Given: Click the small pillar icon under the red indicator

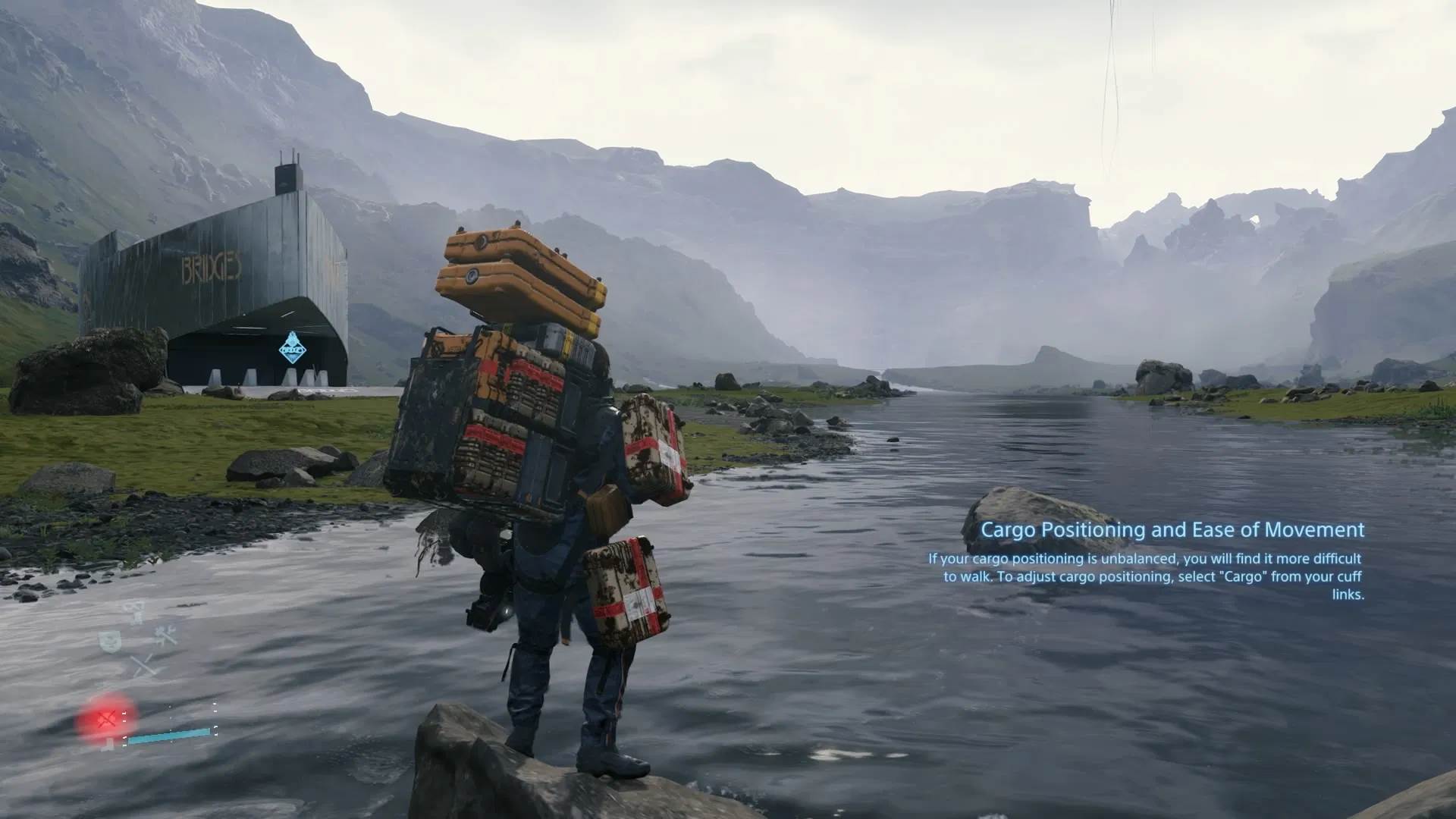Looking at the screenshot, I should (x=109, y=743).
